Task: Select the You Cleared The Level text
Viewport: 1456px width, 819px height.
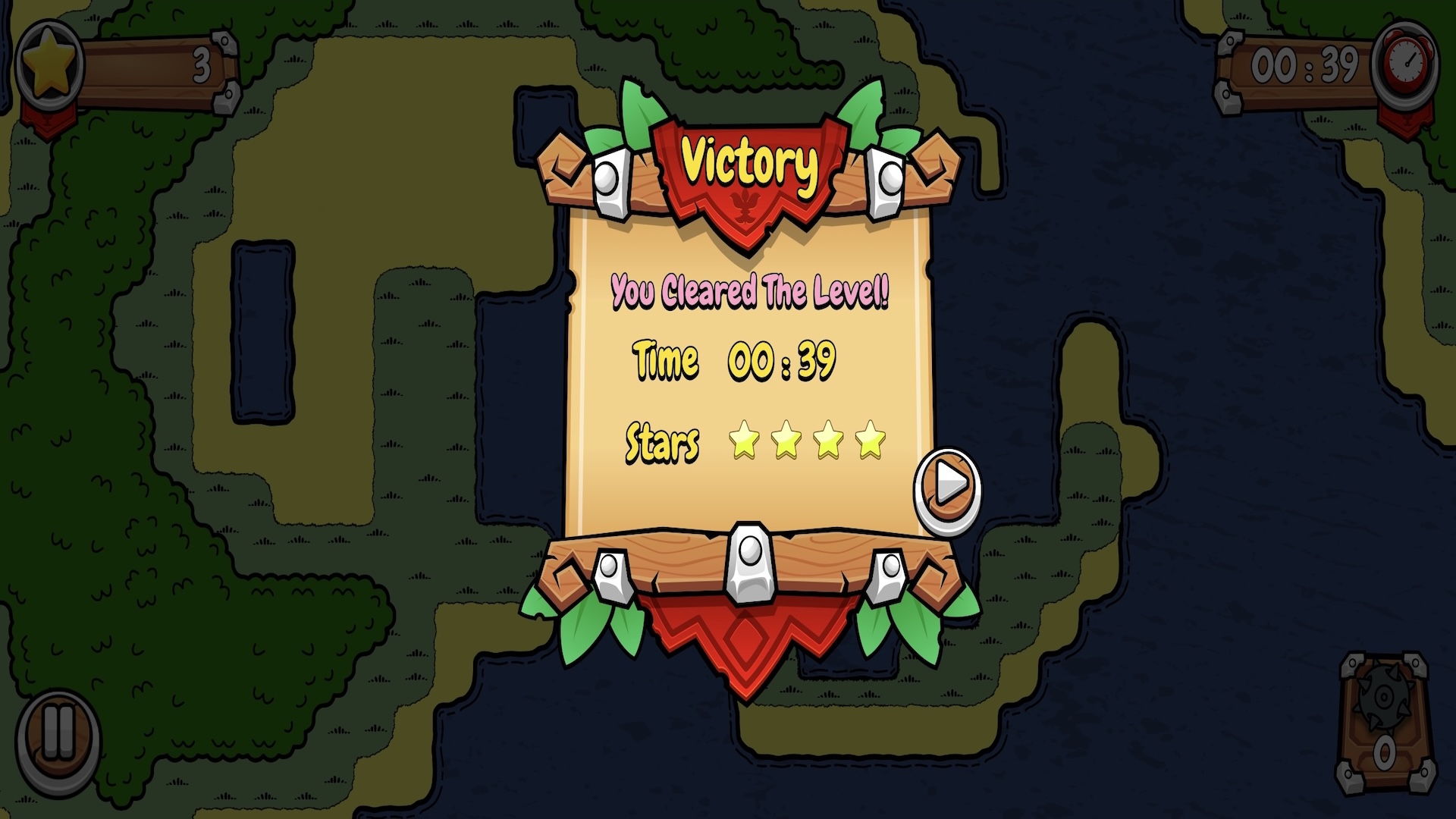Action: click(751, 292)
